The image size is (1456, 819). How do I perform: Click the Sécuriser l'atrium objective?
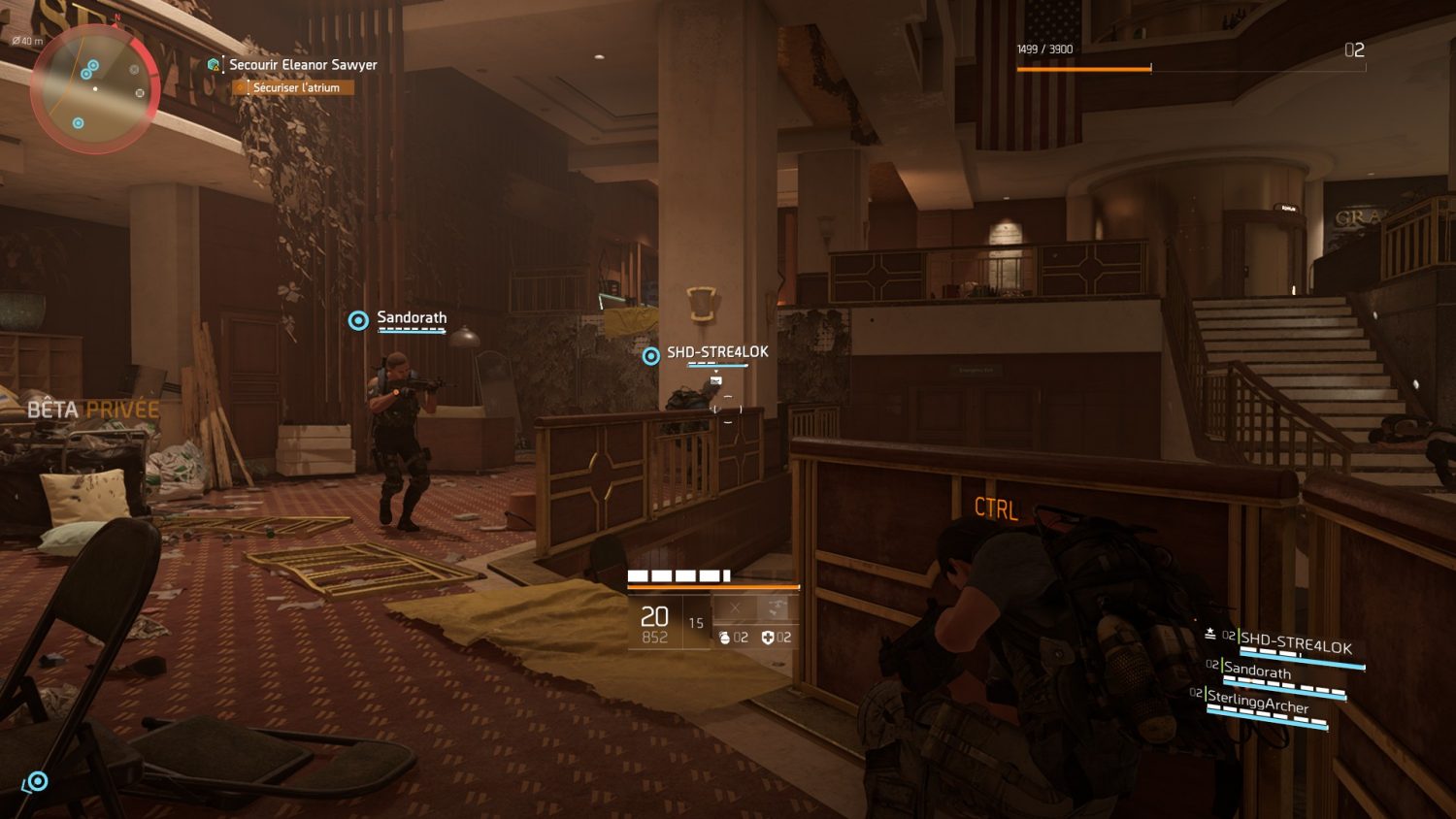[x=295, y=87]
